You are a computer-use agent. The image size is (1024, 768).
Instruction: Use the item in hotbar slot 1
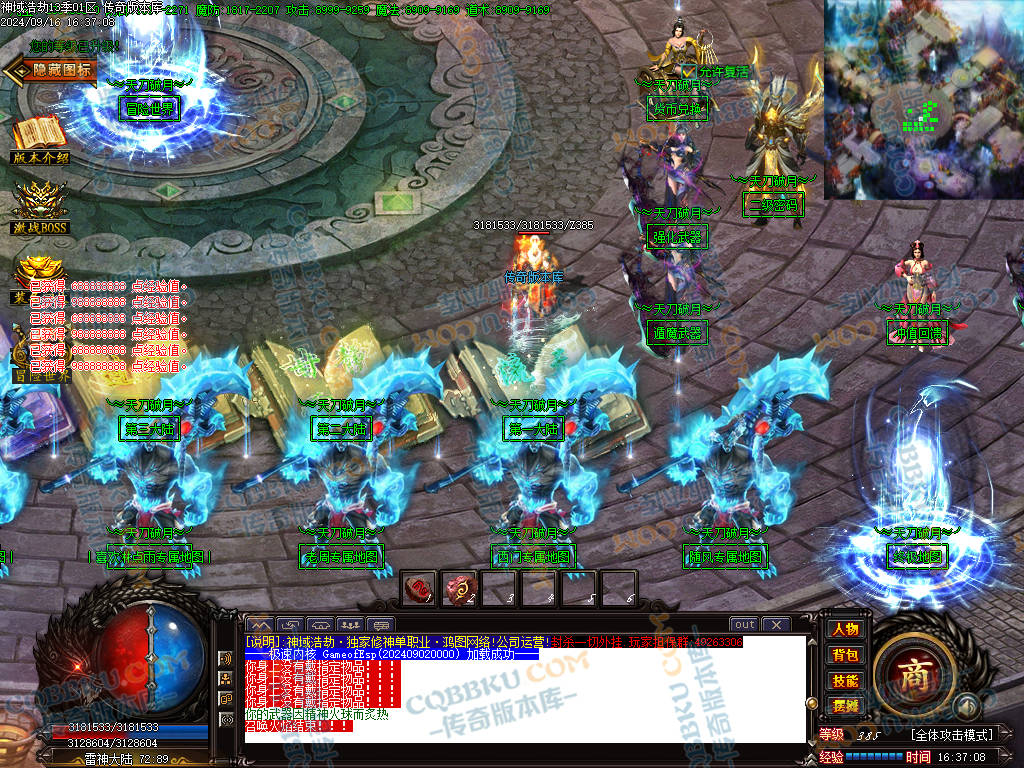419,587
